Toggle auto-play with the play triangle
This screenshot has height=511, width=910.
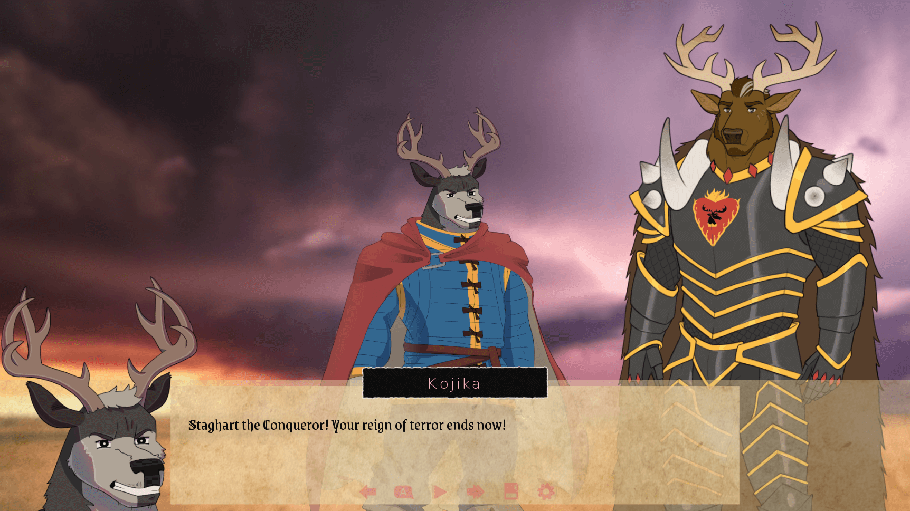pos(439,491)
